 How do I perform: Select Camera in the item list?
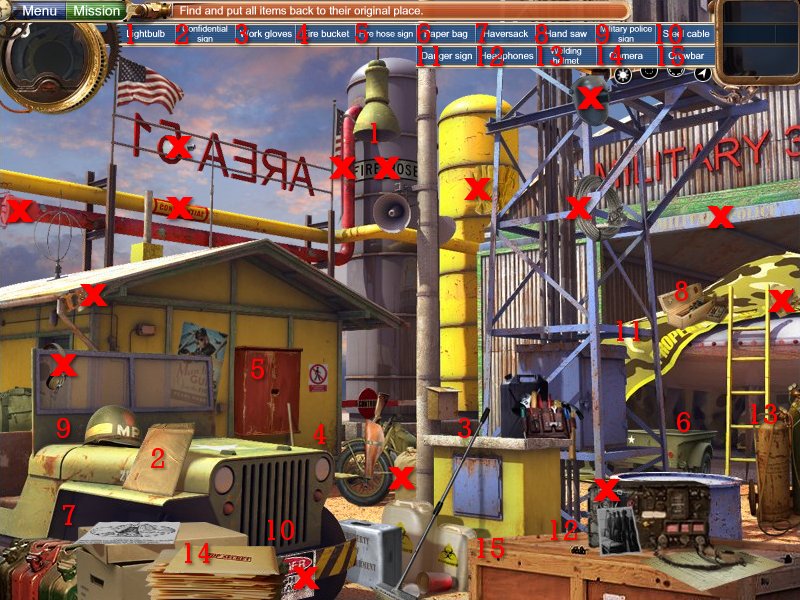(627, 56)
